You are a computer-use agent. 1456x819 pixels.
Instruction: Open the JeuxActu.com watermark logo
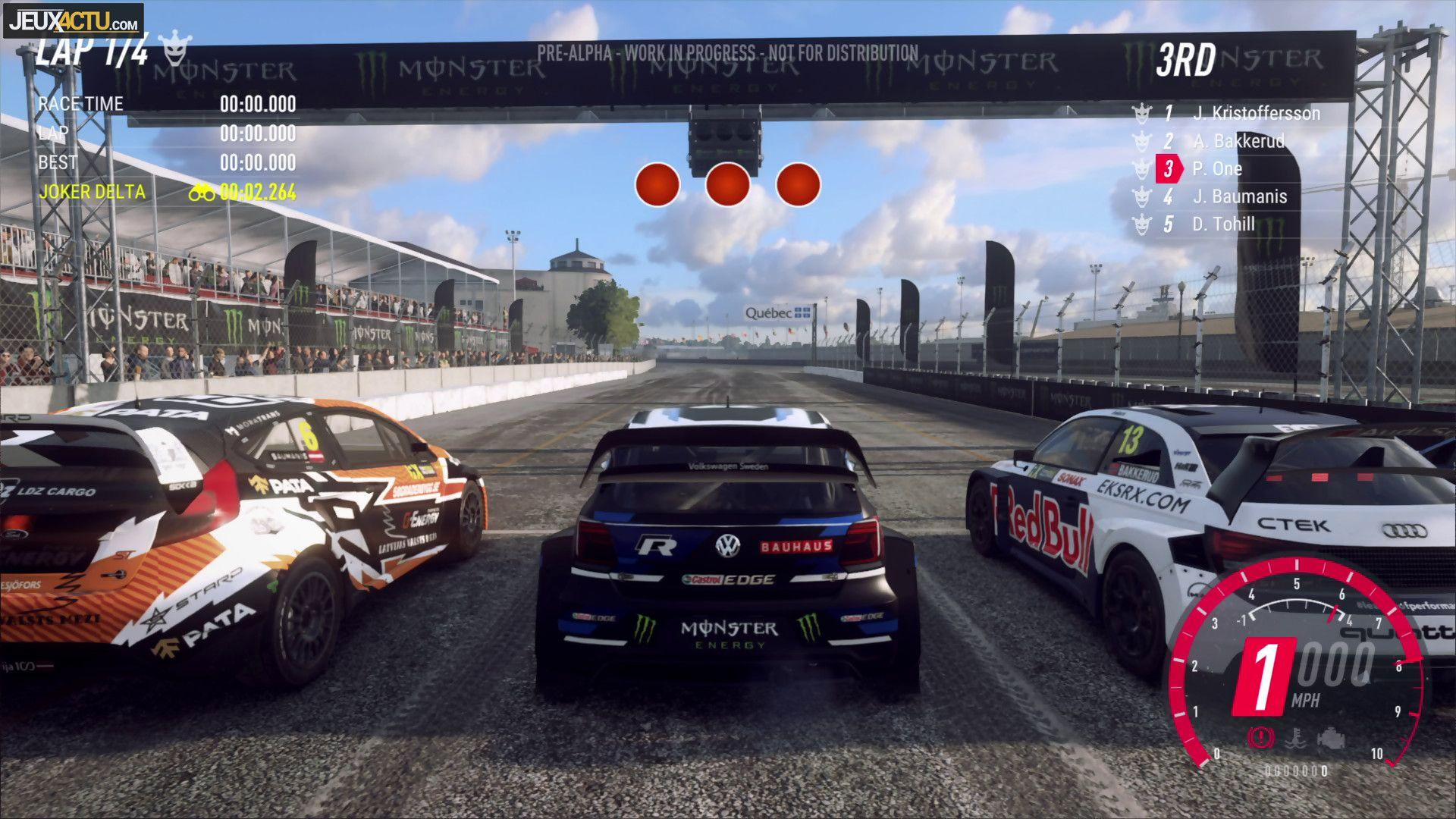click(x=74, y=20)
